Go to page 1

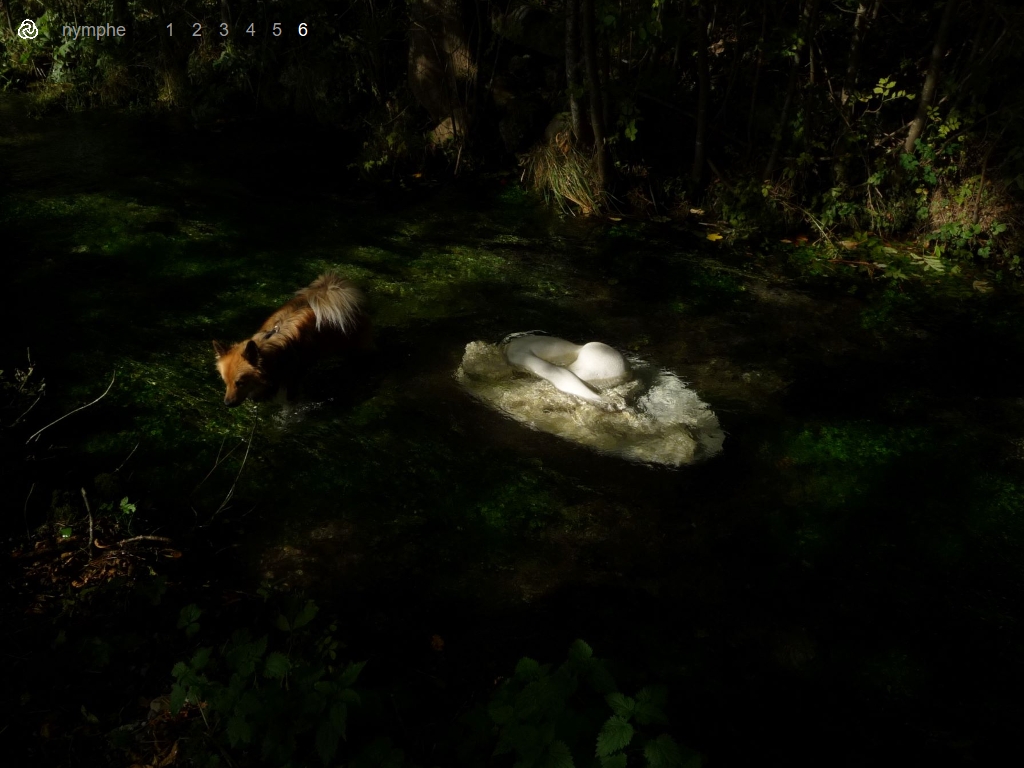pyautogui.click(x=170, y=30)
